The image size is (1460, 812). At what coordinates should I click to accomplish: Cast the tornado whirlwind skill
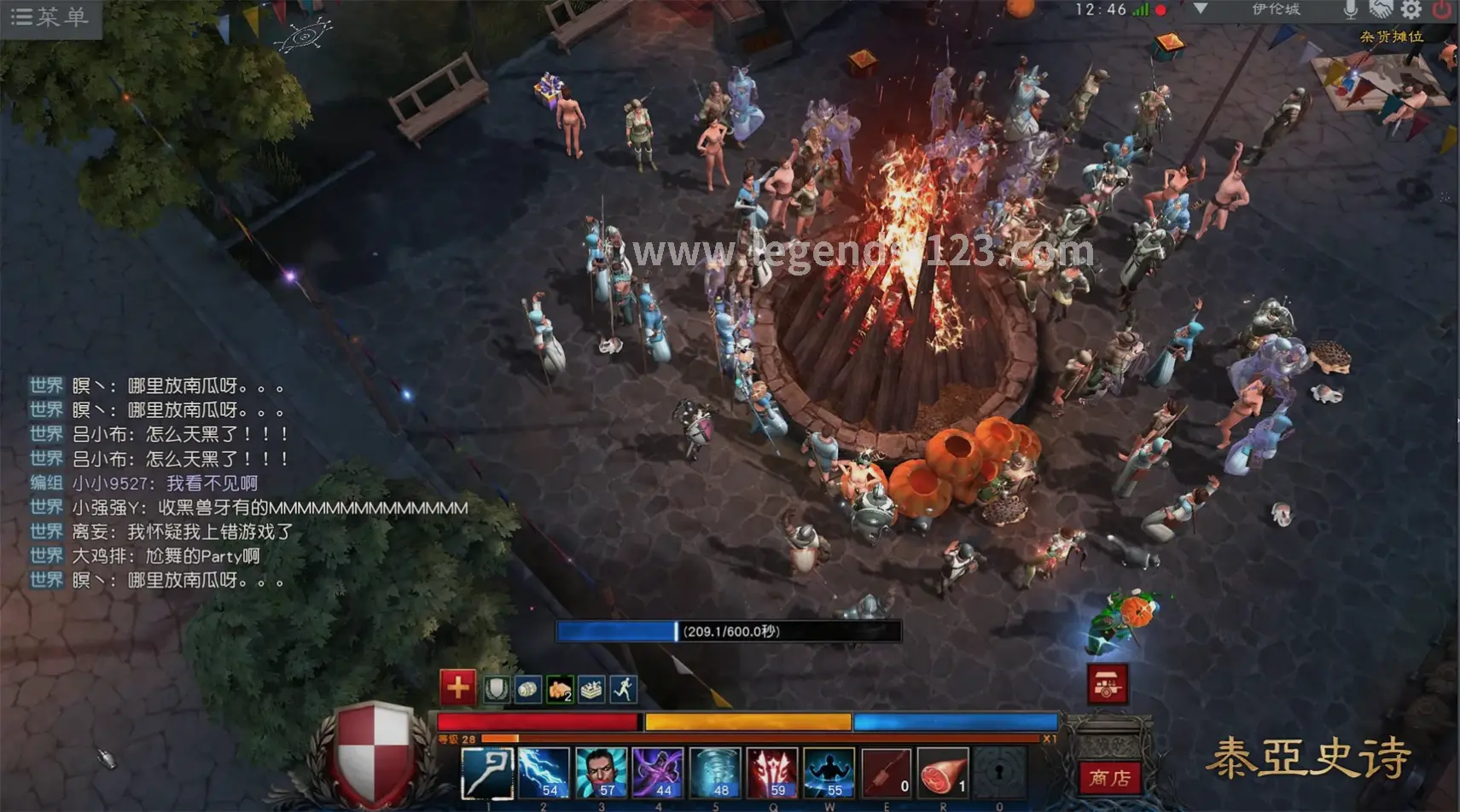(715, 773)
